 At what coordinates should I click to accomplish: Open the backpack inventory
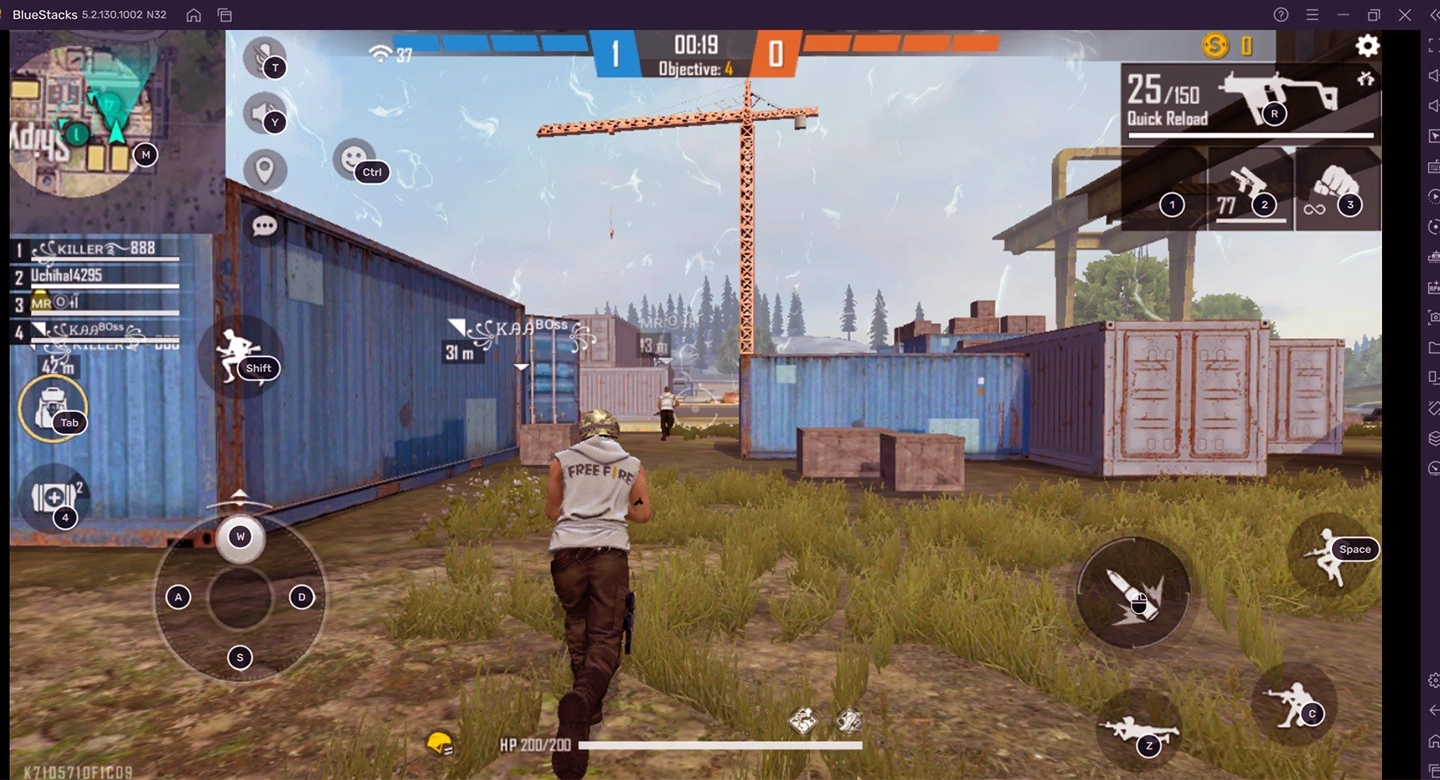52,408
